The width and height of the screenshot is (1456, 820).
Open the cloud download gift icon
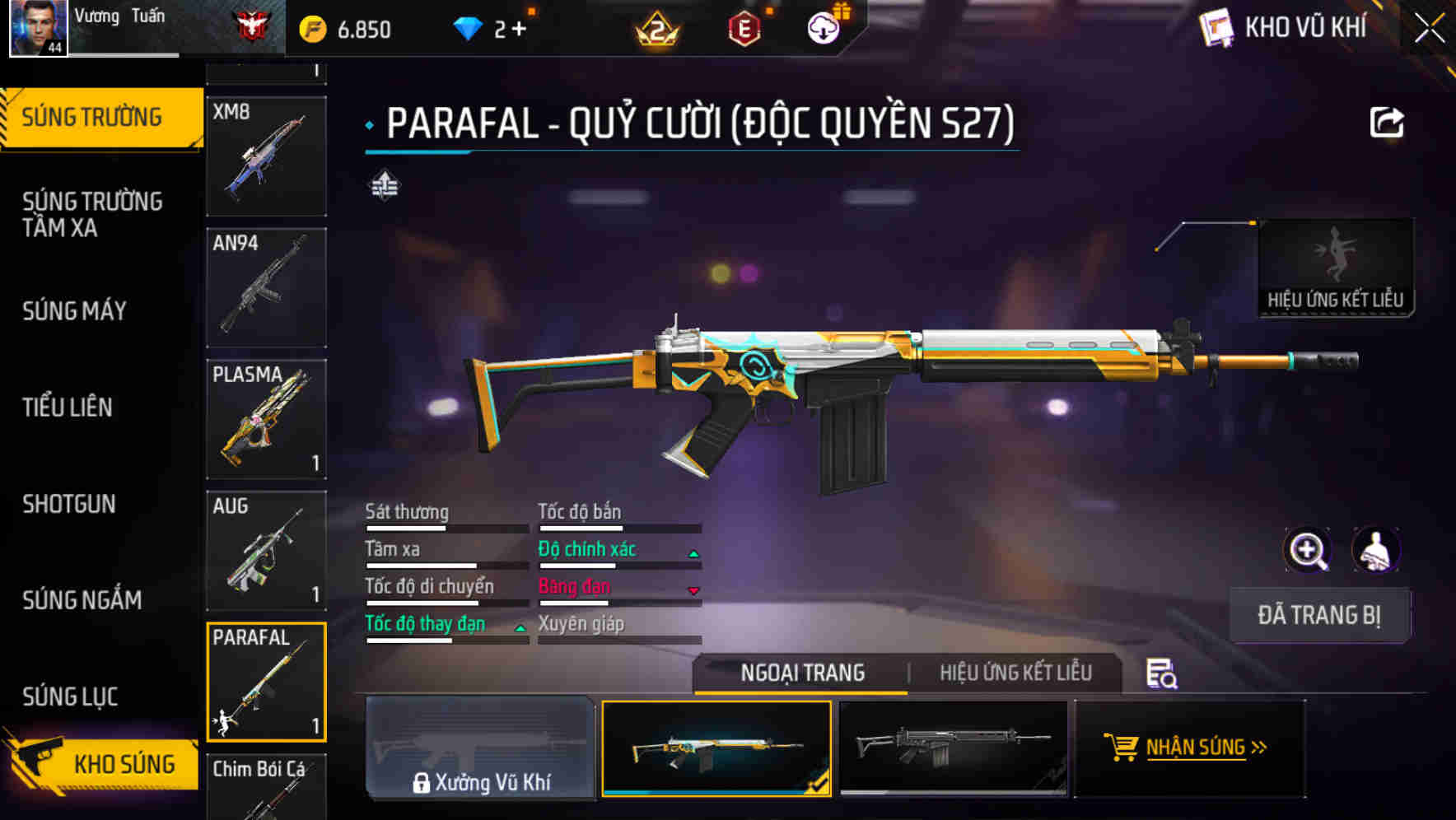point(824,26)
